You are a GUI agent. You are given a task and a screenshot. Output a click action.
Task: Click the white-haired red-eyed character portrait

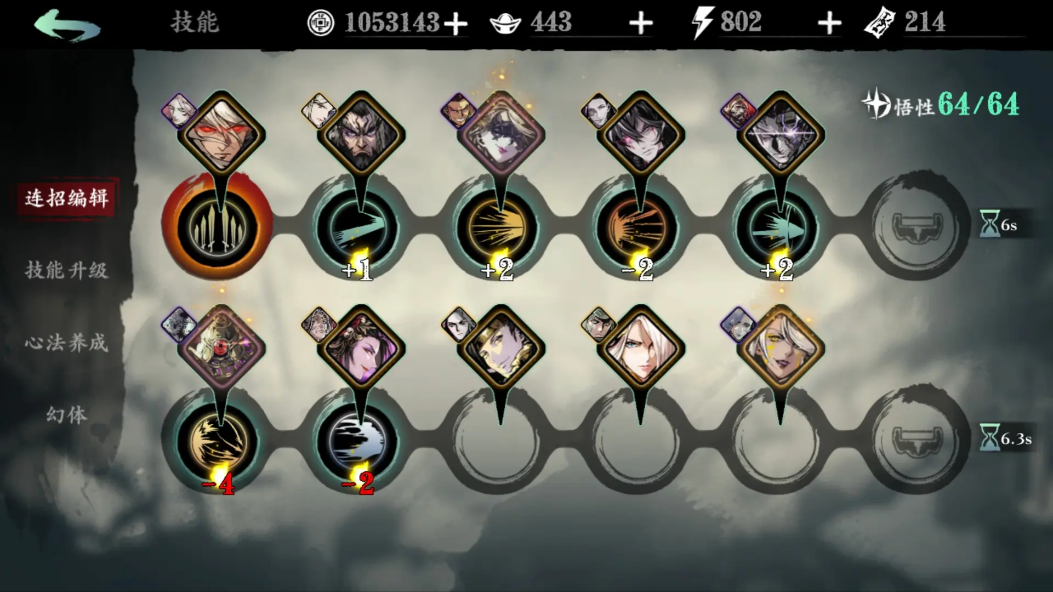[x=221, y=132]
